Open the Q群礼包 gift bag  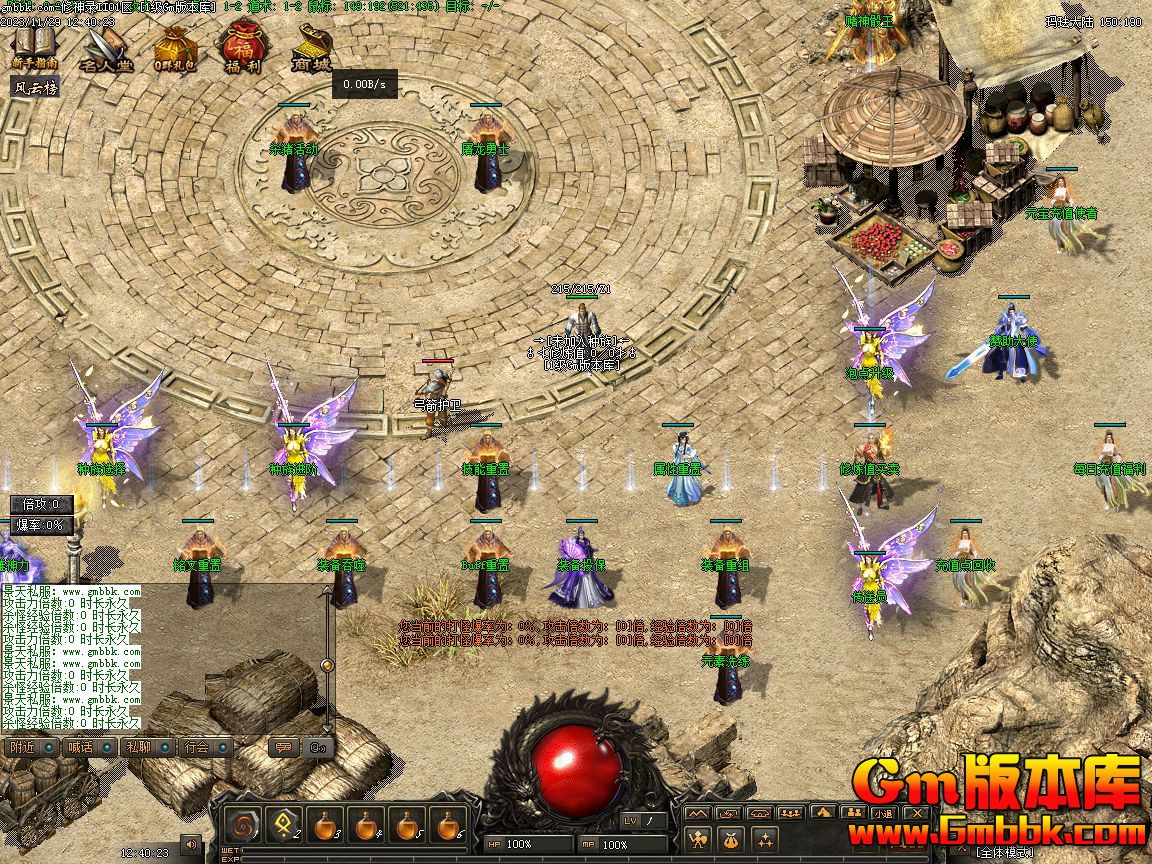coord(175,48)
